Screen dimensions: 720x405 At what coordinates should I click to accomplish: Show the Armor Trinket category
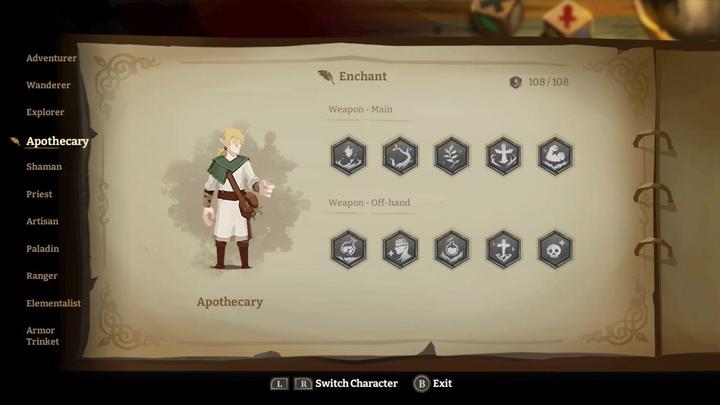(42, 336)
